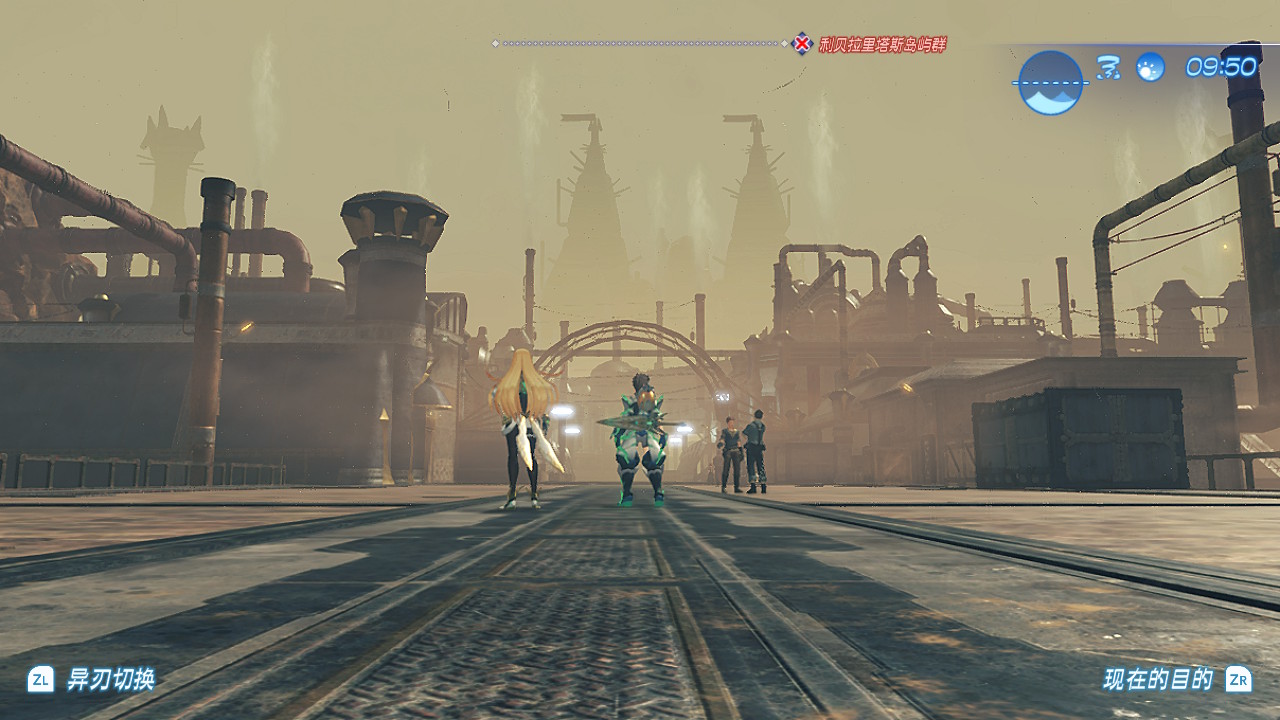
Task: Open the cloud sea tide level indicator
Action: point(1050,83)
